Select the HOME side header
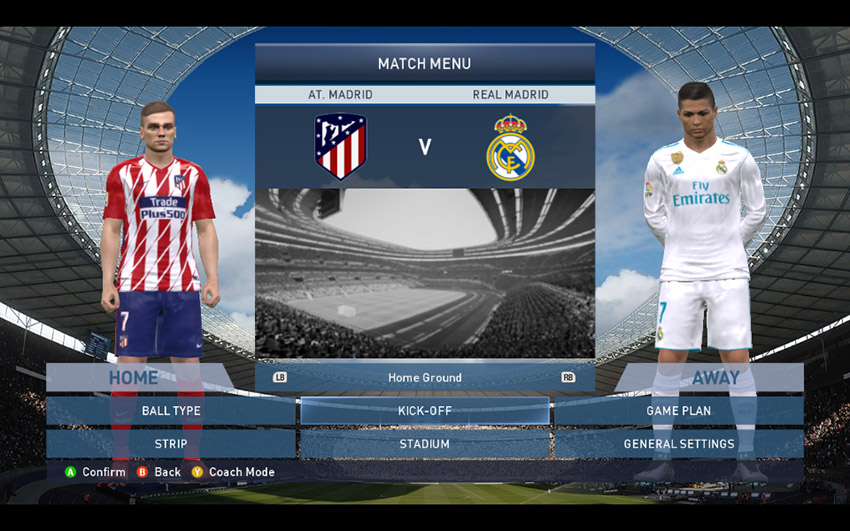 (x=133, y=377)
